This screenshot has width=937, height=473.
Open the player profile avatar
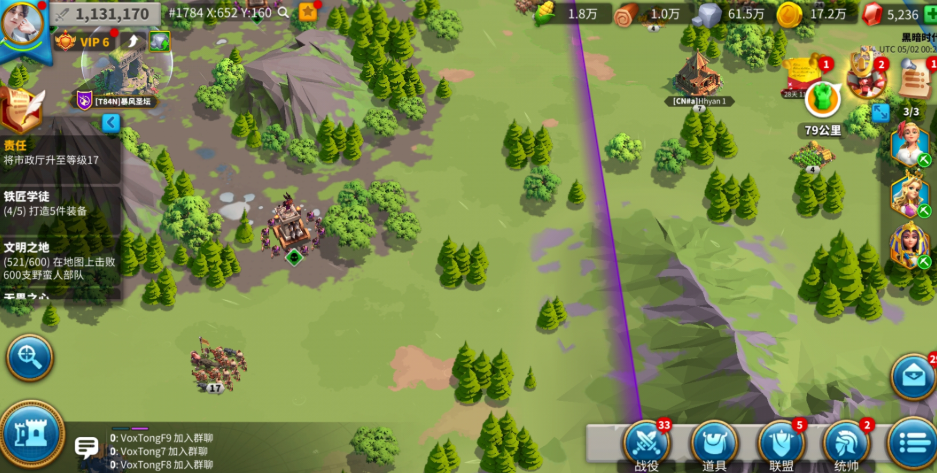pyautogui.click(x=22, y=22)
